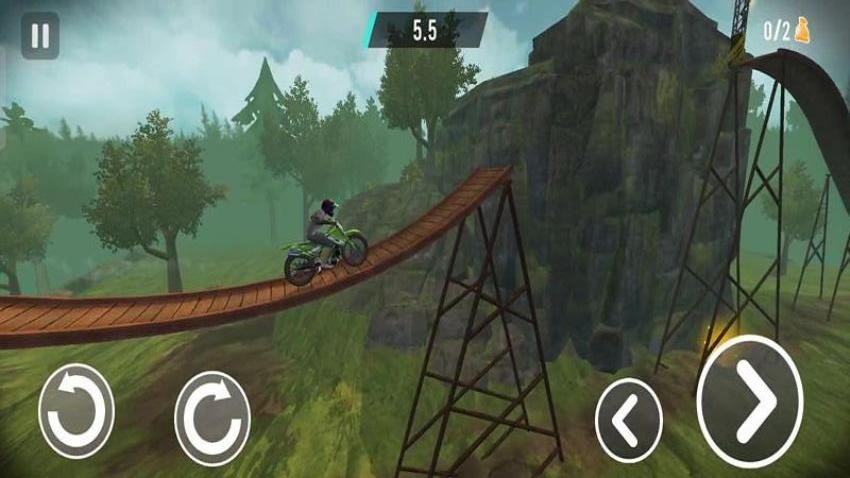Image resolution: width=850 pixels, height=478 pixels.
Task: Hit the brake left-arrow button
Action: [628, 420]
